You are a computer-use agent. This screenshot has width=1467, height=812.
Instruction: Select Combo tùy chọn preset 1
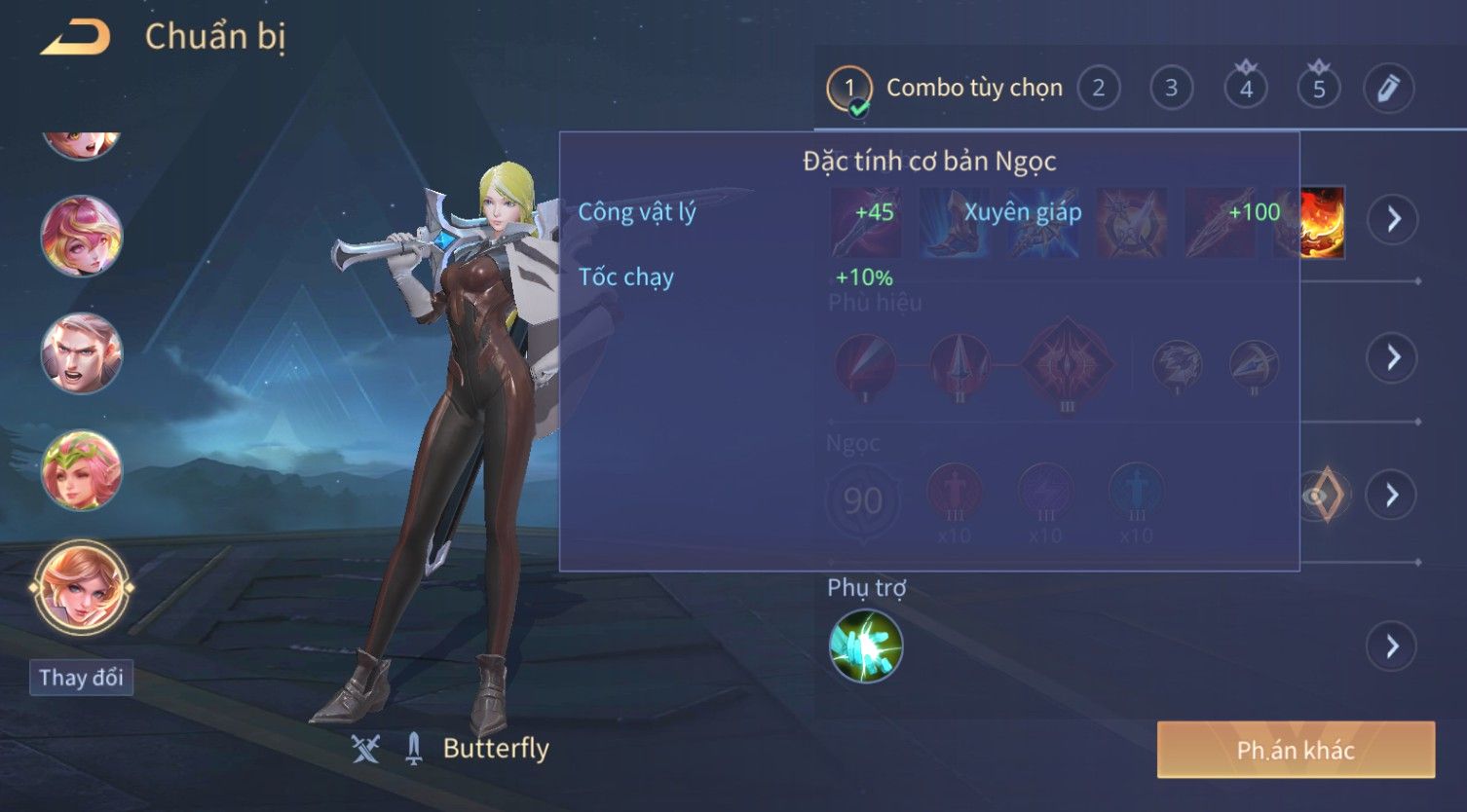point(849,89)
